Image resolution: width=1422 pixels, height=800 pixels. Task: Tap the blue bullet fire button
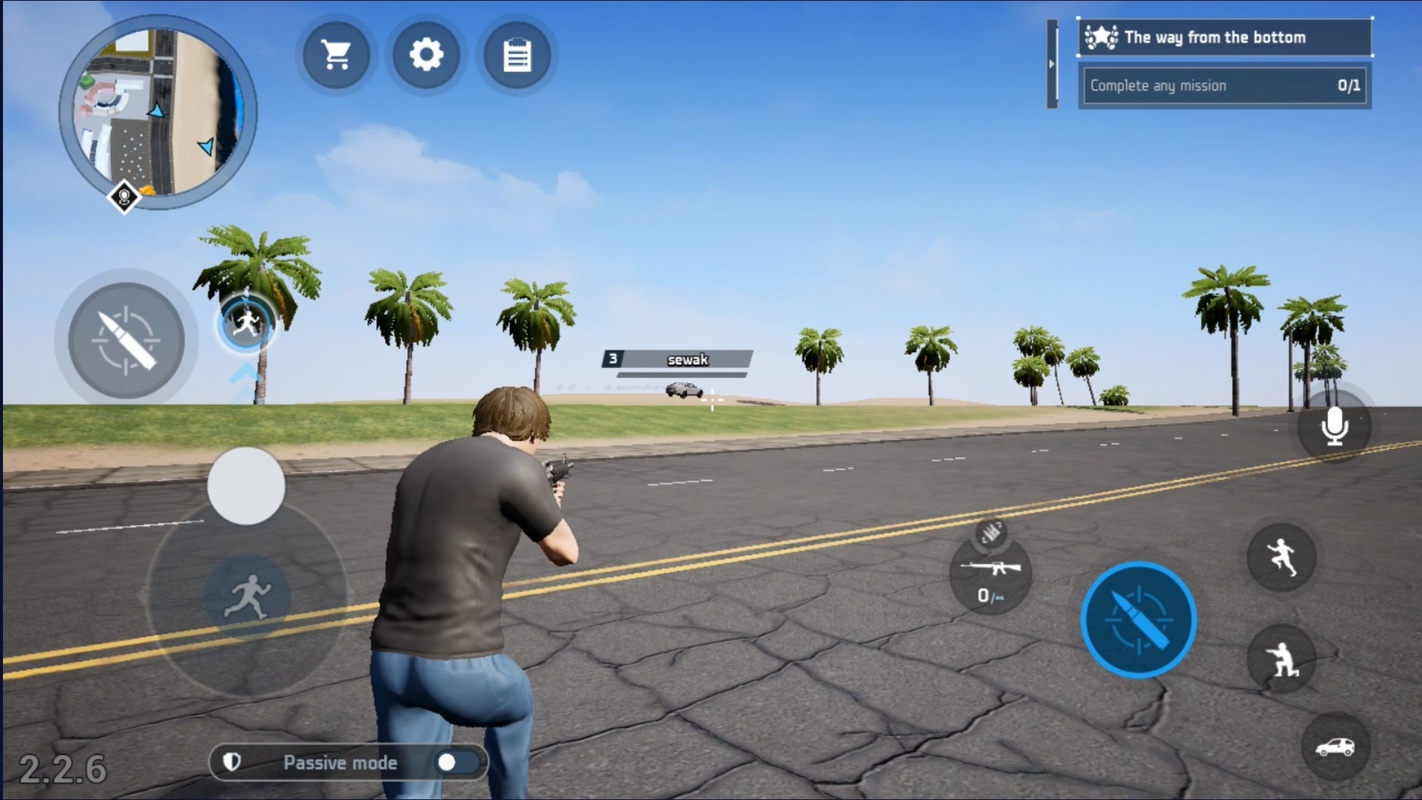(1138, 619)
